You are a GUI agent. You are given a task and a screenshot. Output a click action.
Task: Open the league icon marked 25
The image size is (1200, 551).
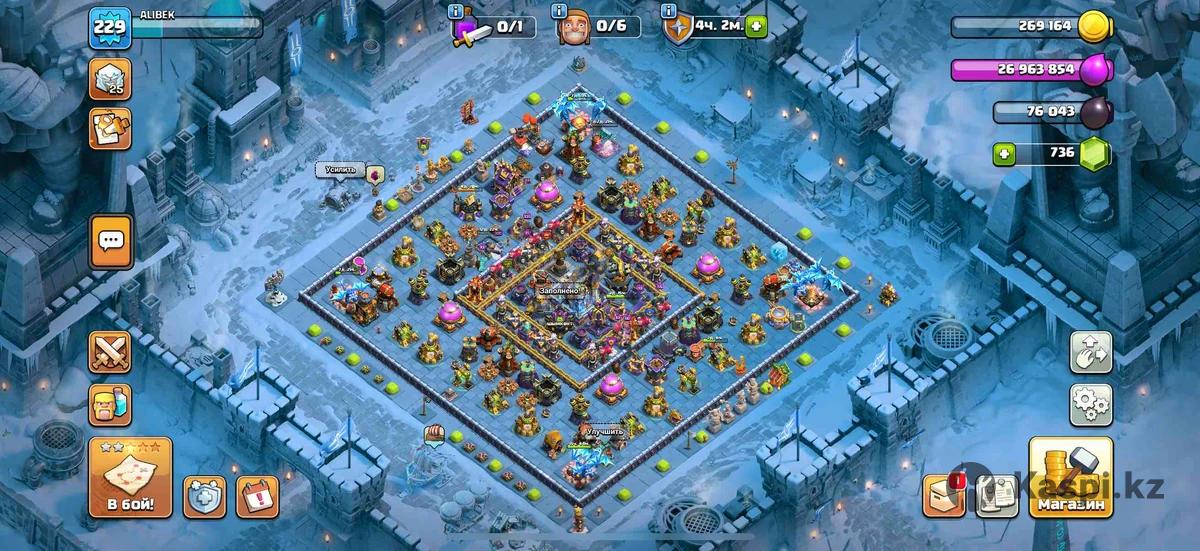[110, 79]
